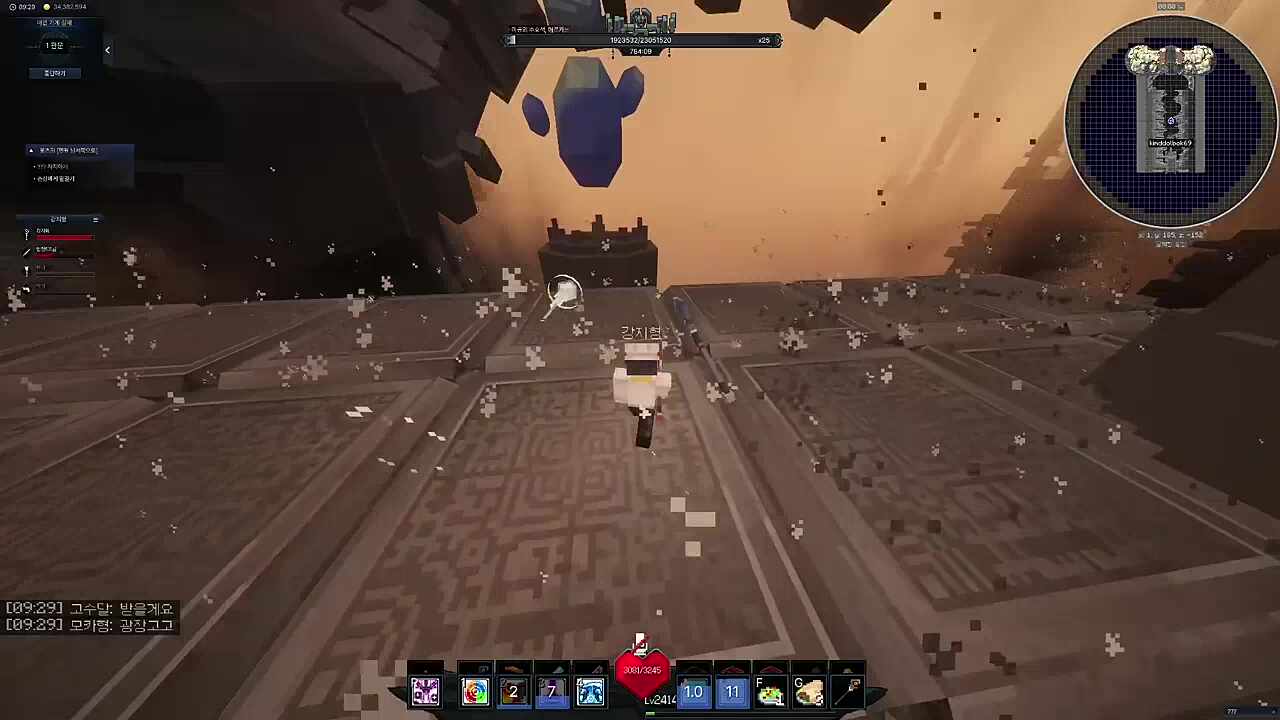The height and width of the screenshot is (720, 1280).
Task: Activate the rainbow swirl skill in slot 1
Action: 475,691
